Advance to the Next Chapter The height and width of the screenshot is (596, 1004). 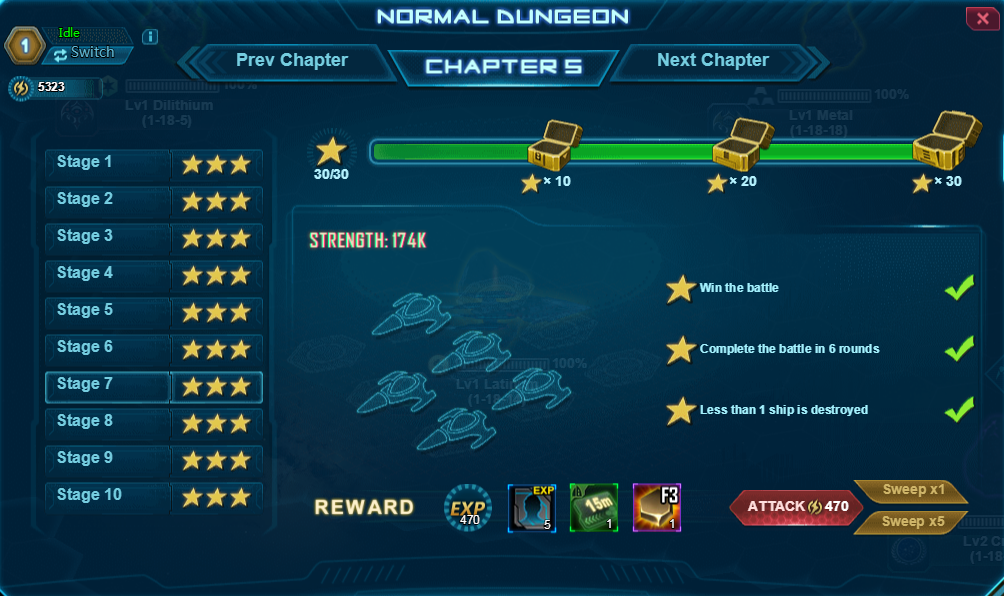pos(713,61)
